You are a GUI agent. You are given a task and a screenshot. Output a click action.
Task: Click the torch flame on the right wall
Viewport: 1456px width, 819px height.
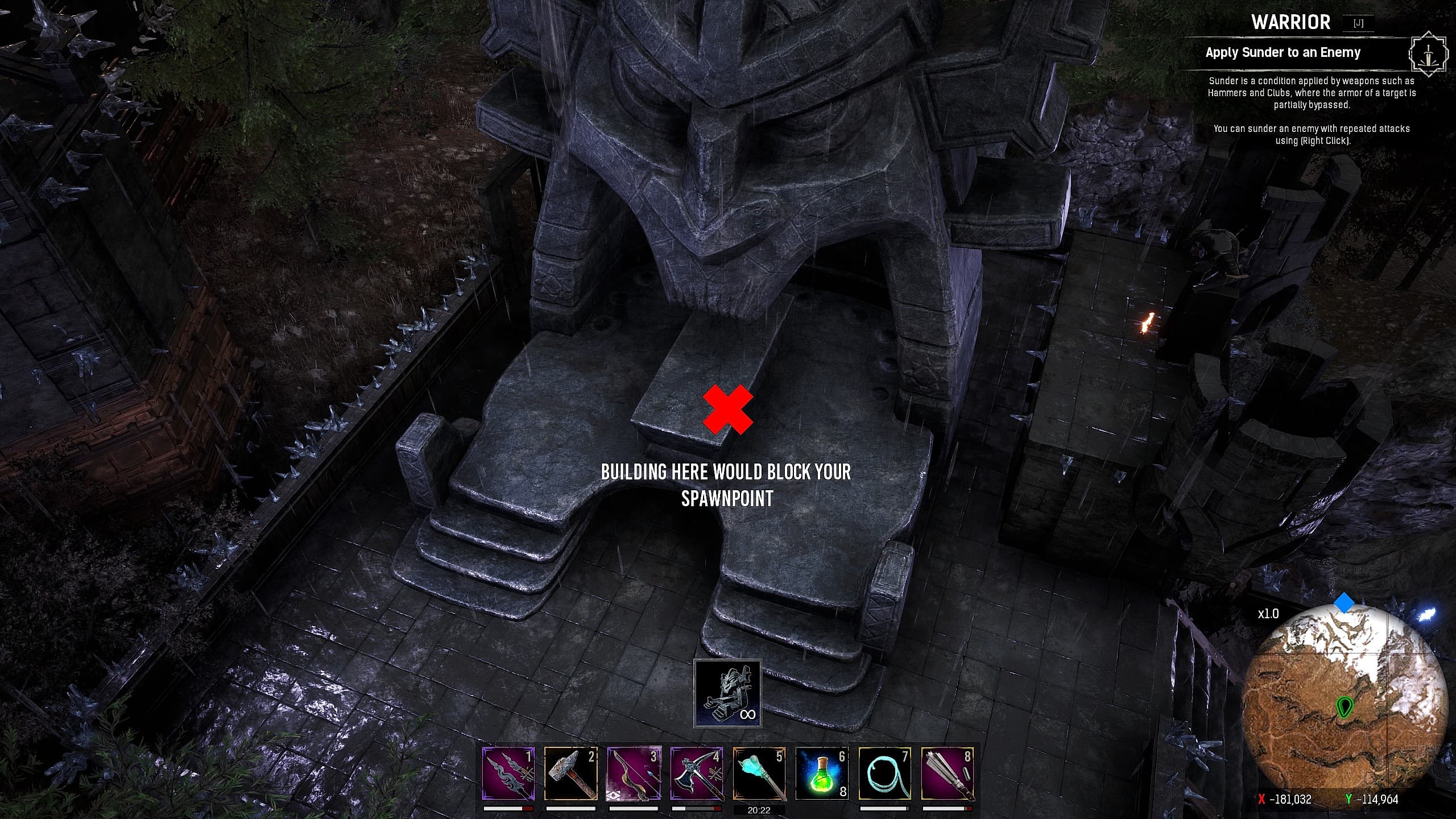(1147, 325)
